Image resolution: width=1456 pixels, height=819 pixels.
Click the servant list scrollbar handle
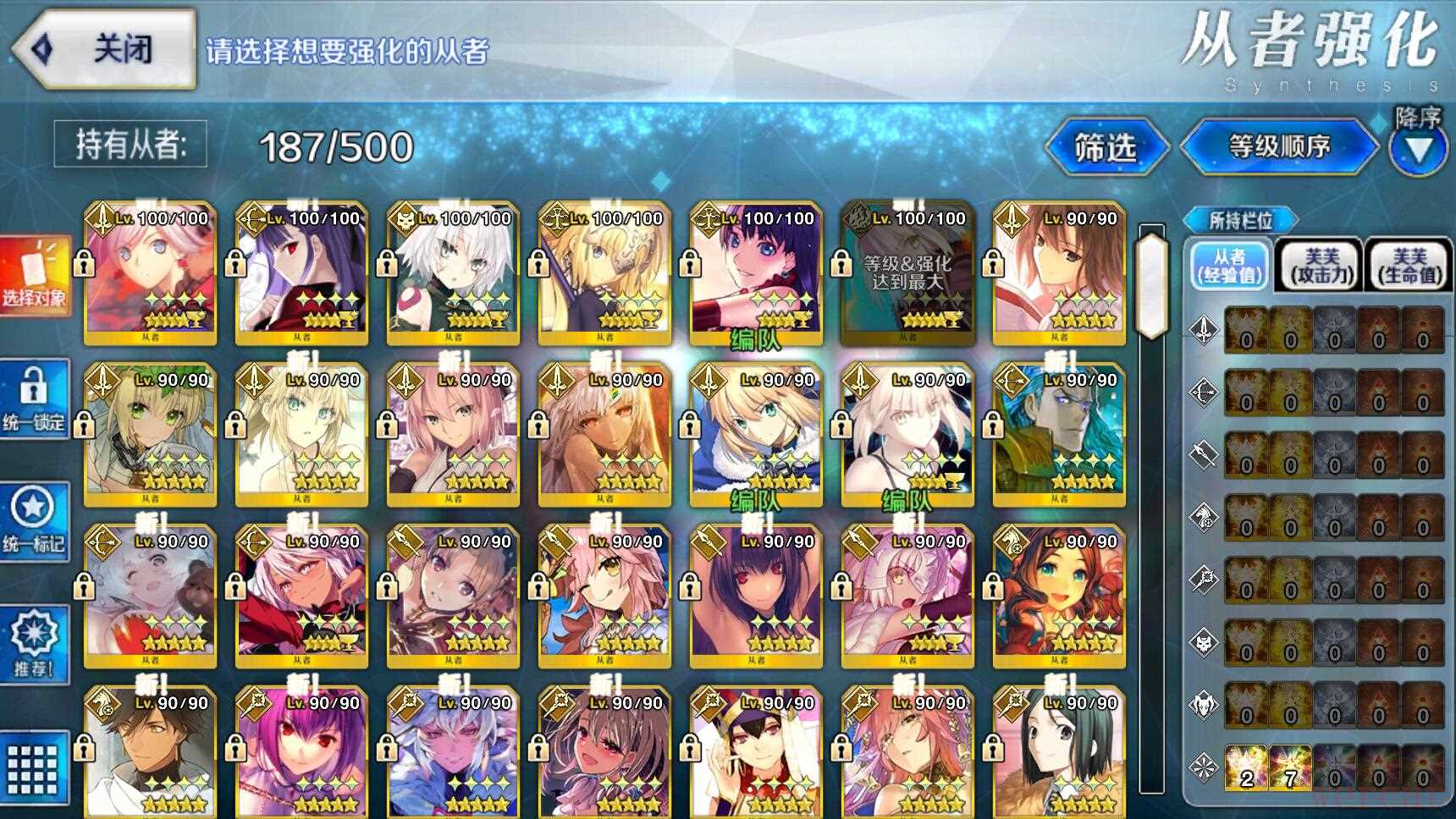point(1151,285)
